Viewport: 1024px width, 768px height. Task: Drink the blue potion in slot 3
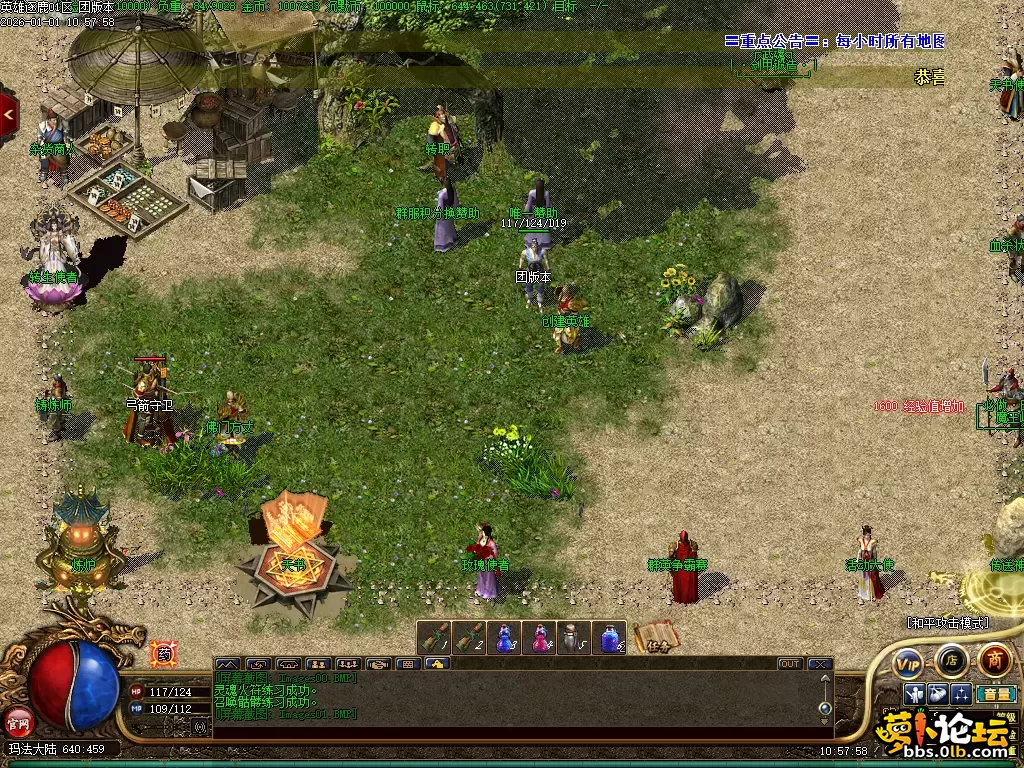point(505,637)
